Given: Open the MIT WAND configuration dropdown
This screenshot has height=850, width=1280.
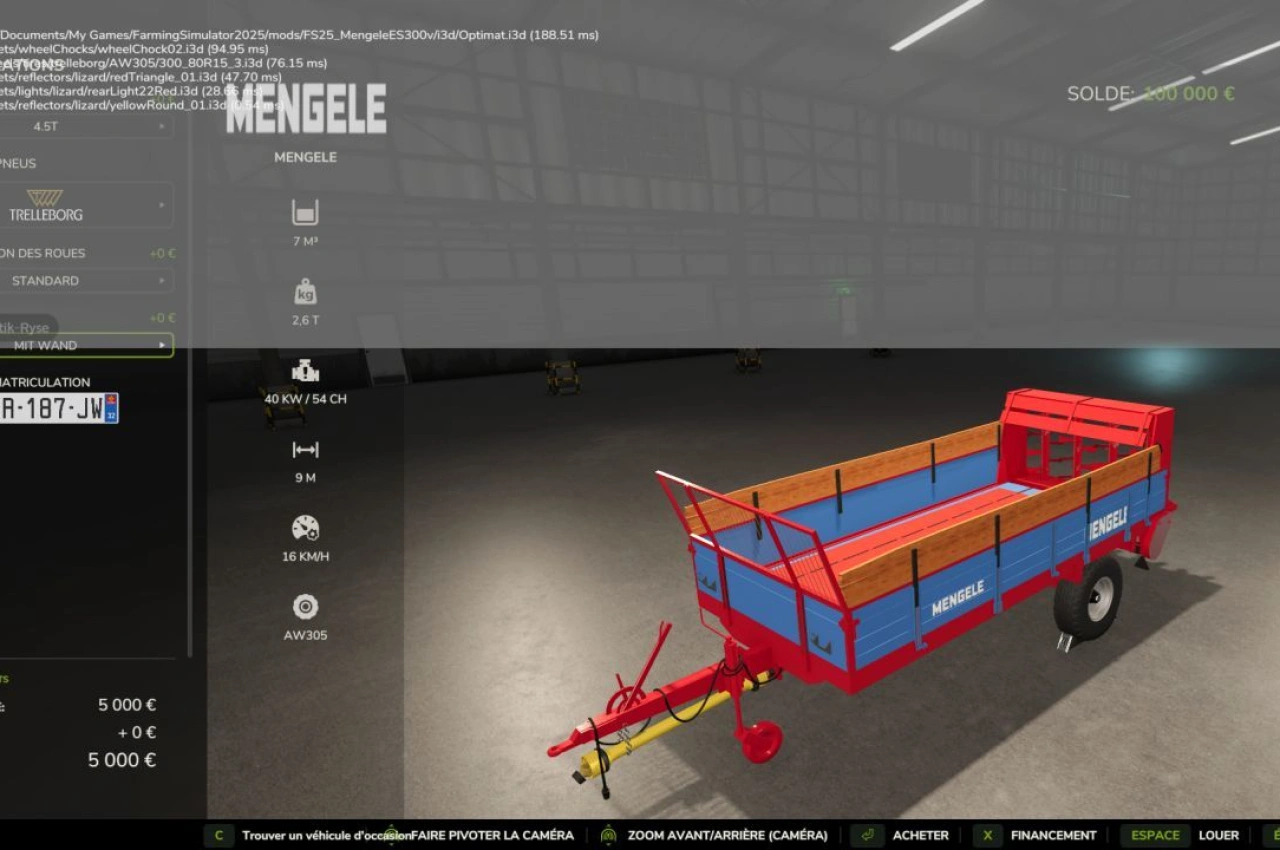Looking at the screenshot, I should pyautogui.click(x=87, y=345).
